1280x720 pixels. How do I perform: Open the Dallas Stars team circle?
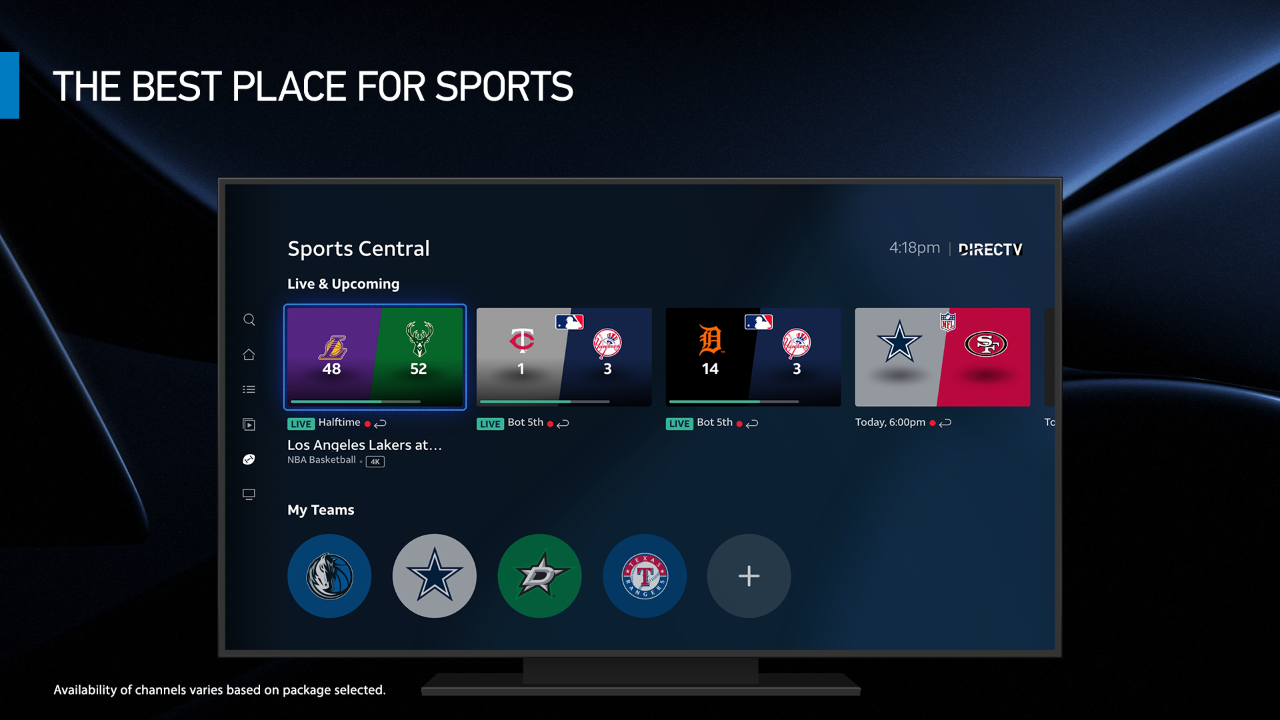tap(539, 576)
